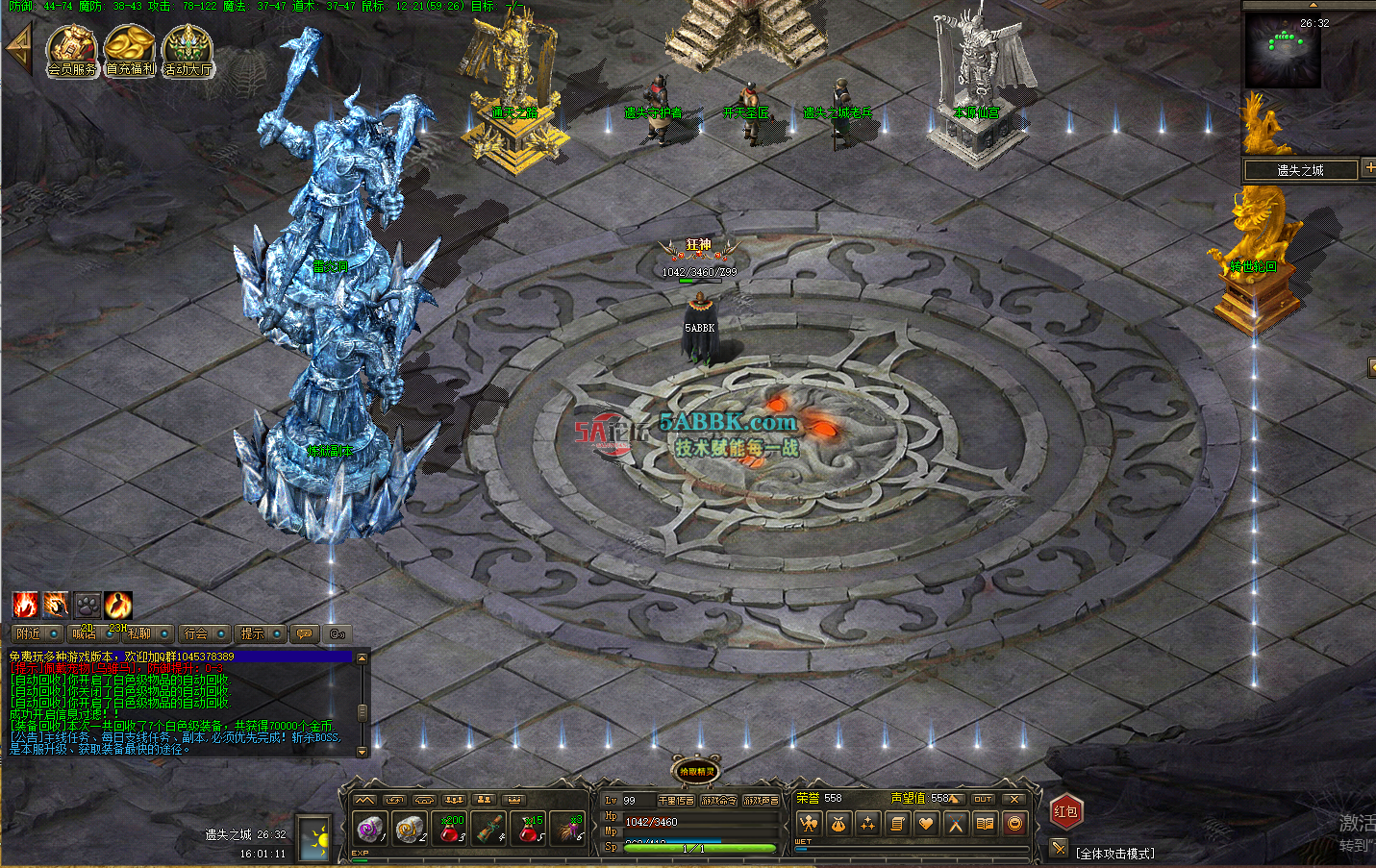The width and height of the screenshot is (1376, 868).
Task: Open the skills panel via sparkle icon
Action: [x=869, y=823]
